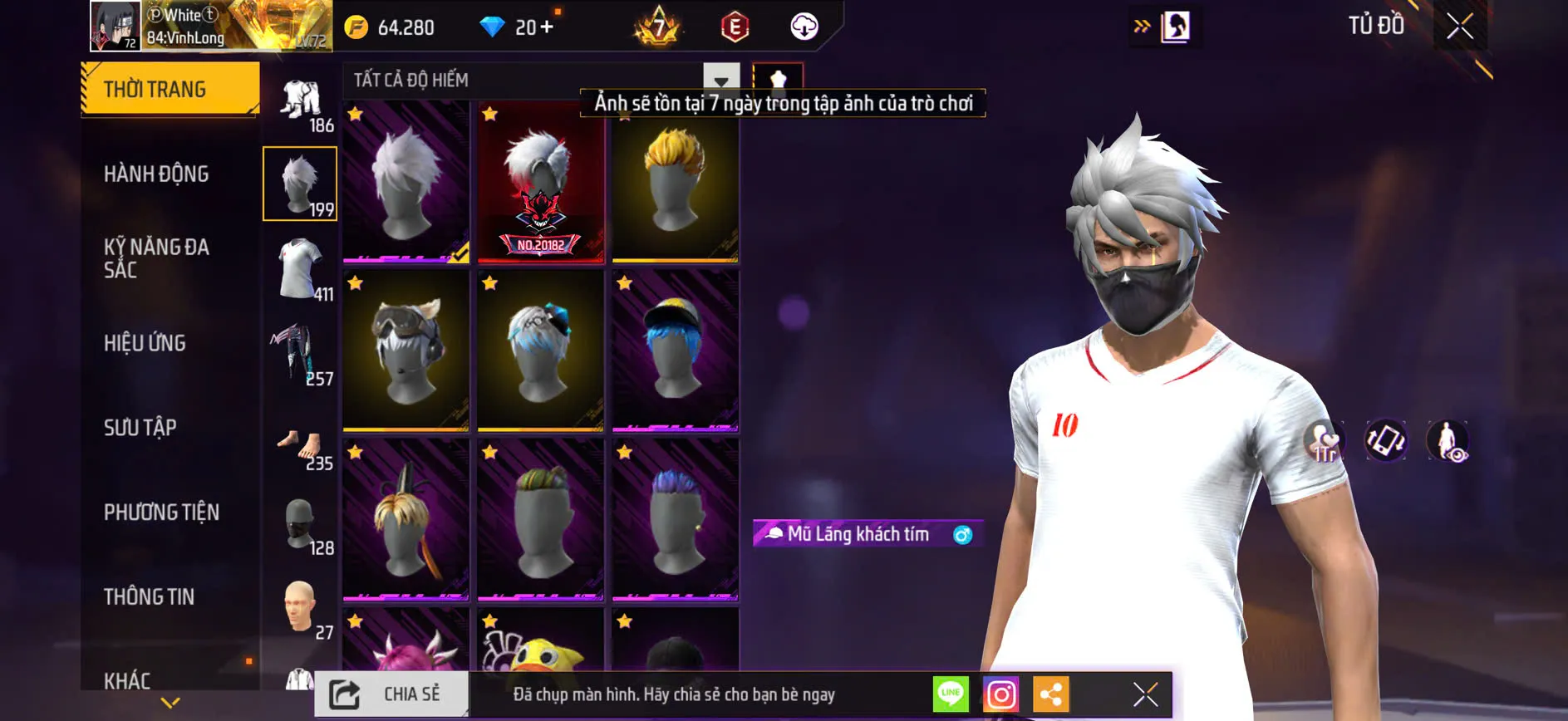This screenshot has width=1568, height=721.
Task: Switch to the HÀNH ĐỘNG tab
Action: tap(156, 174)
